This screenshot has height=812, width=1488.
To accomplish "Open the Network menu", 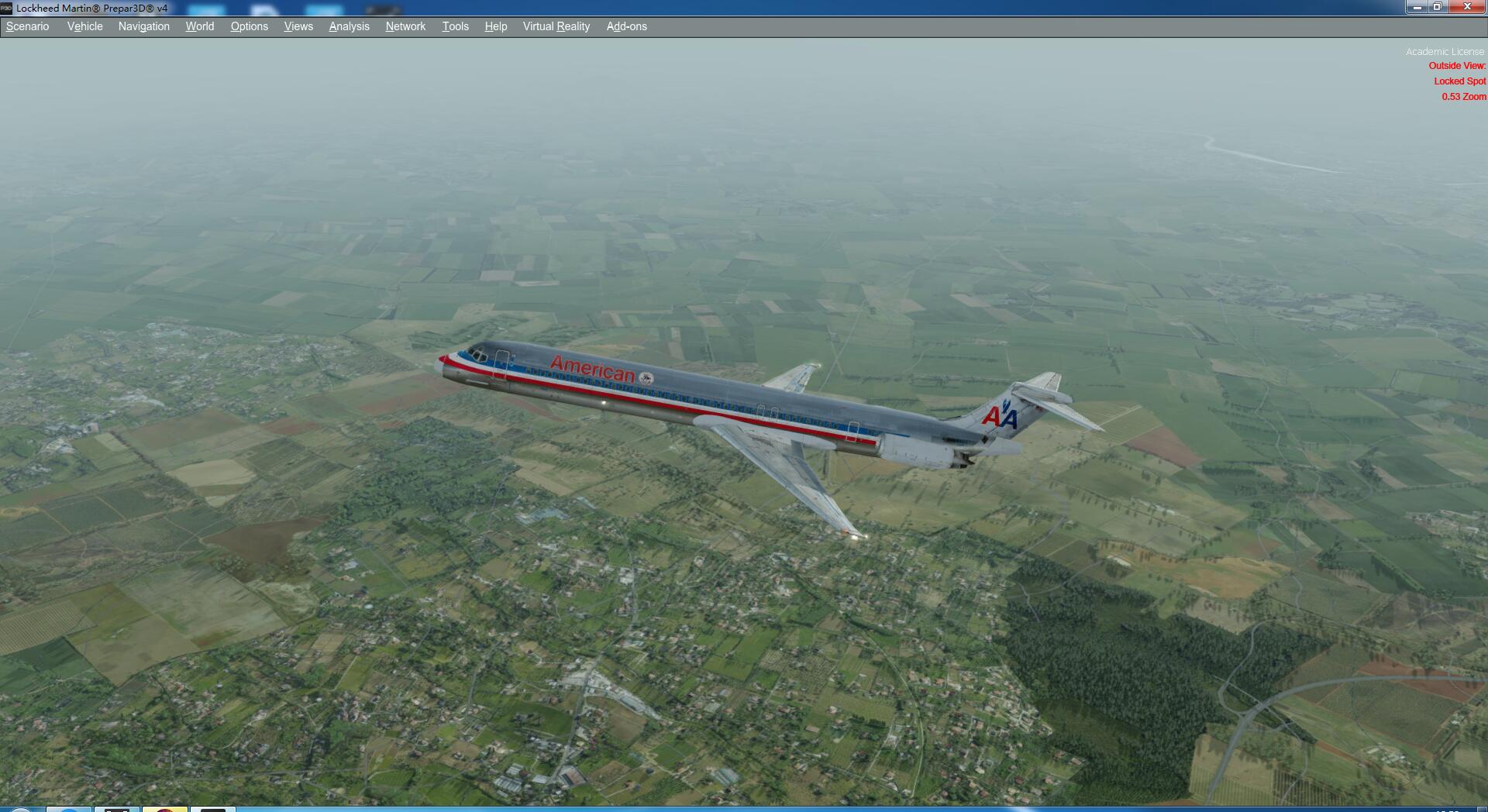I will pos(405,26).
